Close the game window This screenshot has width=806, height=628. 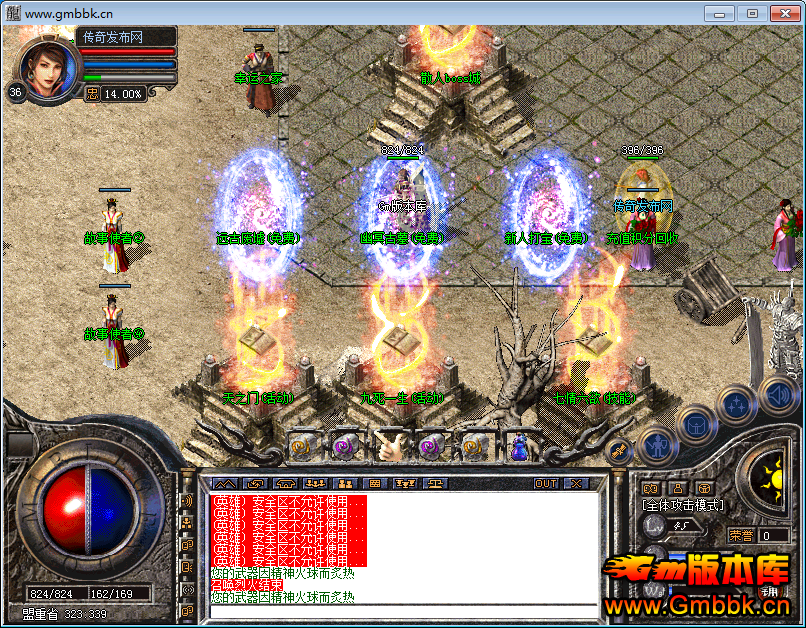779,13
